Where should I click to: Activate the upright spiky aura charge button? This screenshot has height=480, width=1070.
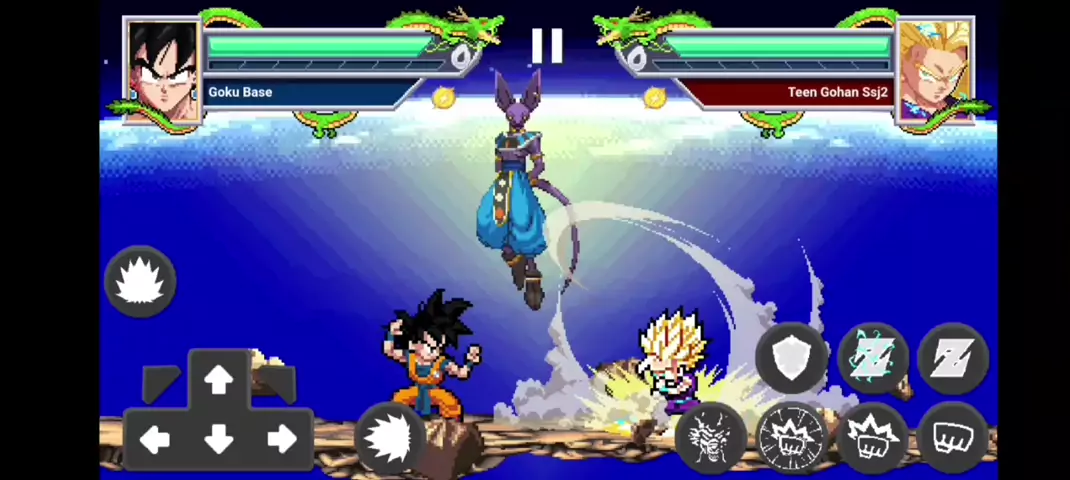point(140,282)
